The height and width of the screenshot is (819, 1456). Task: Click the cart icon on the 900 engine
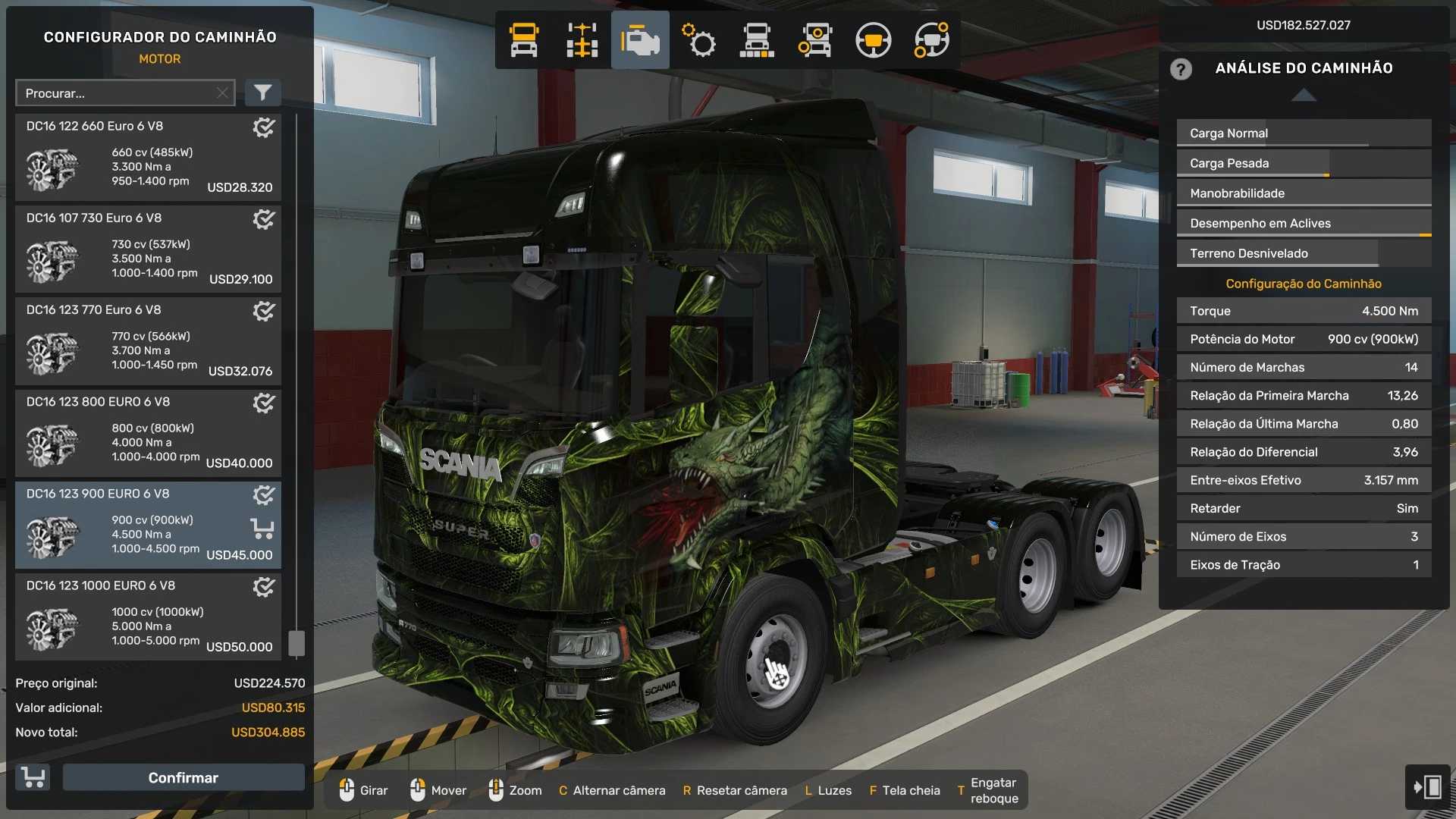(262, 528)
